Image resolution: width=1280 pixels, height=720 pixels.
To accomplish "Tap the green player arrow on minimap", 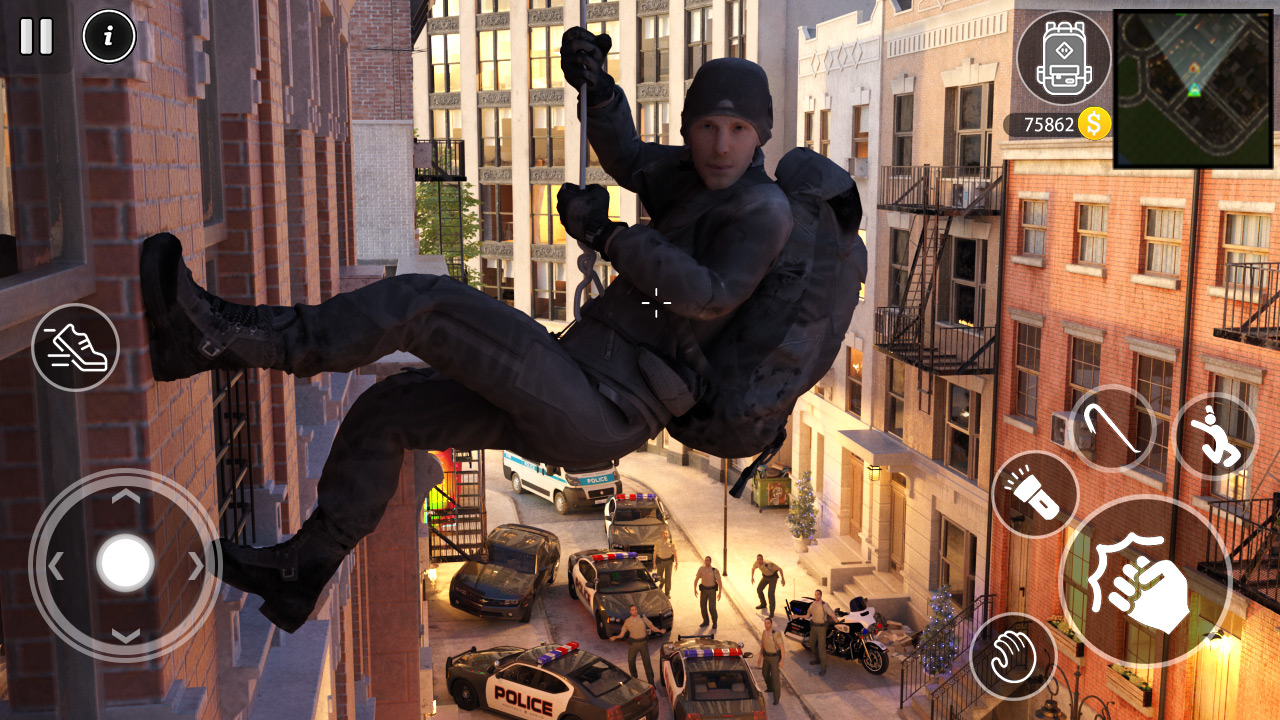I will pyautogui.click(x=1195, y=91).
